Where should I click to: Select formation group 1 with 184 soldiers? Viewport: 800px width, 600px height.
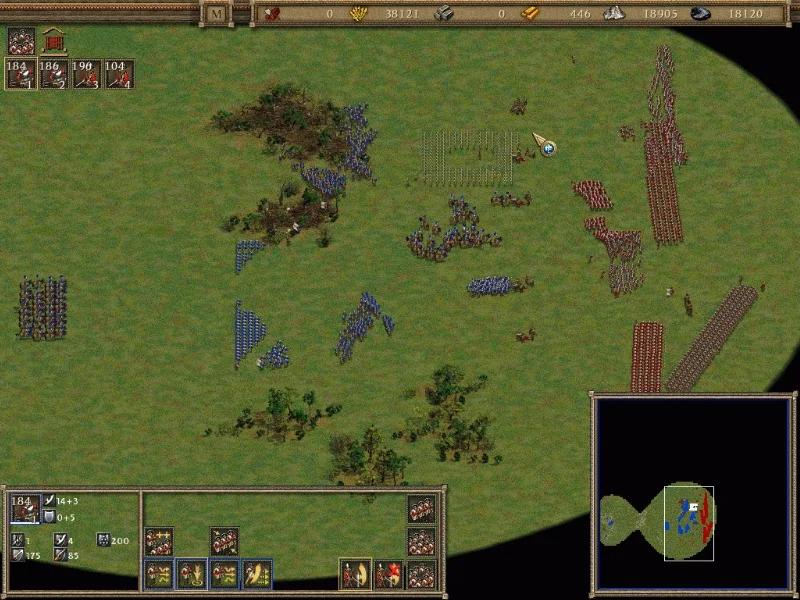21,74
